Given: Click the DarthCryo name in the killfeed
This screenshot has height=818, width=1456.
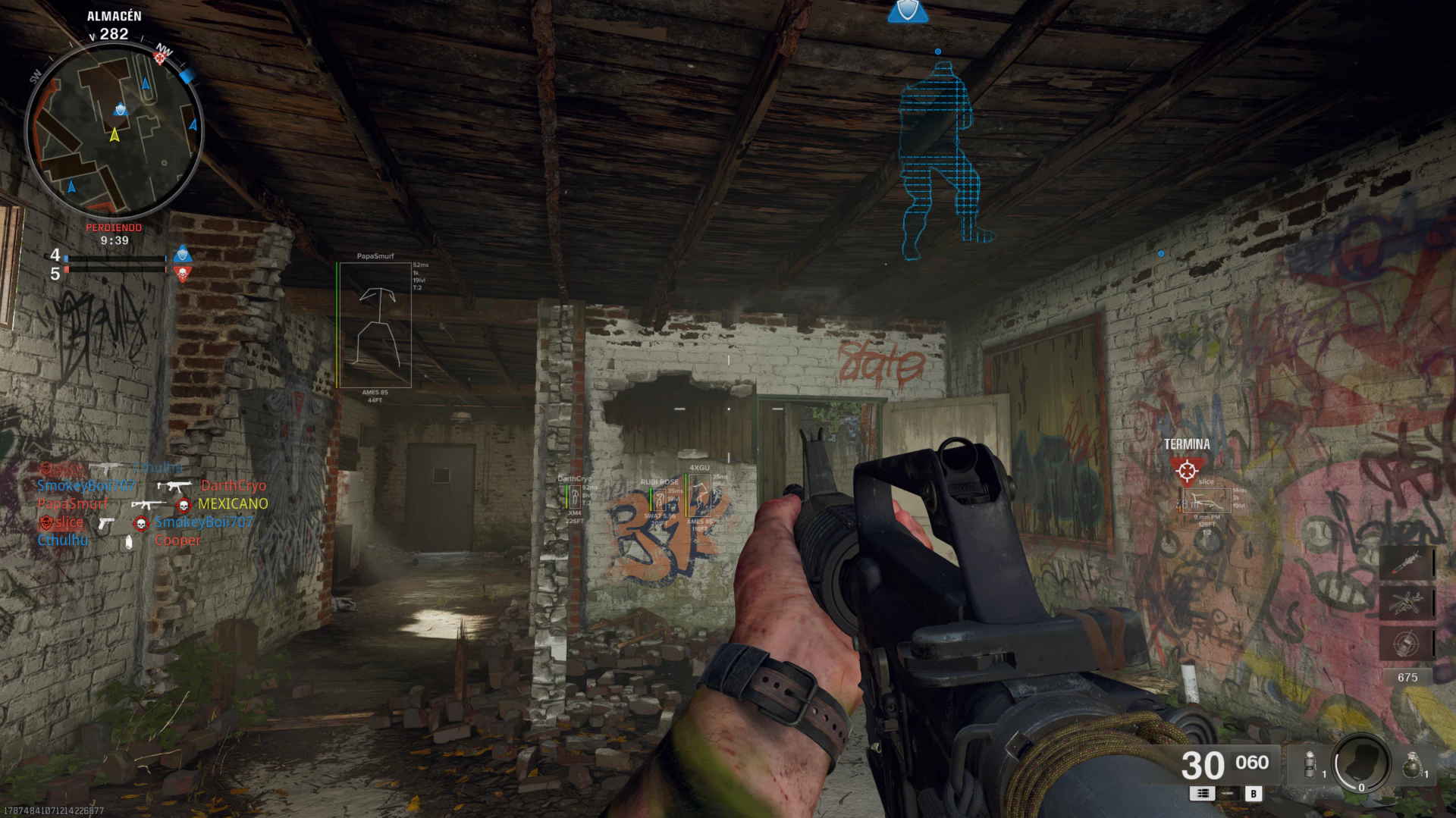Looking at the screenshot, I should 233,485.
